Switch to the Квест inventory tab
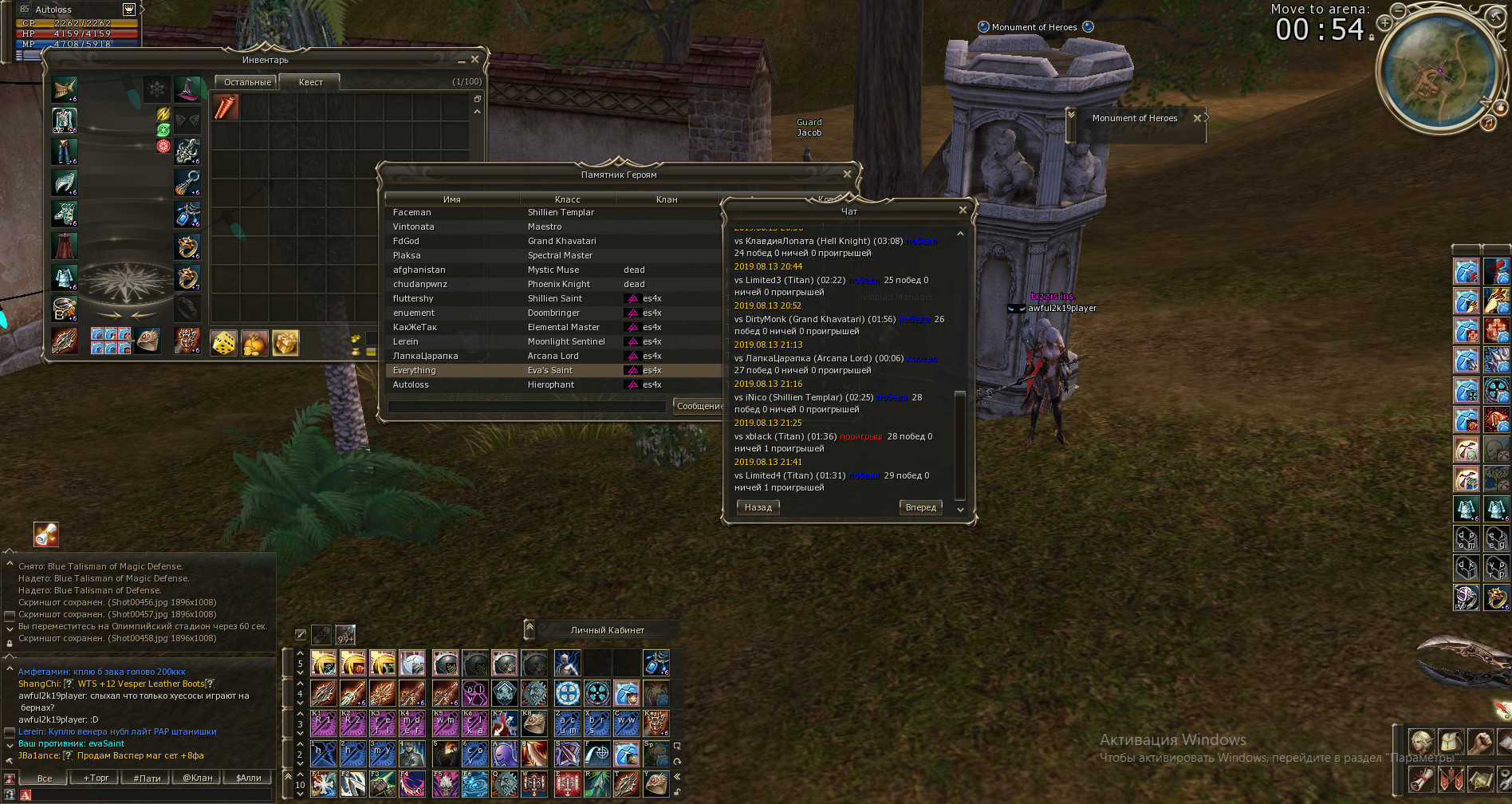Screen dimensions: 1512x804 pyautogui.click(x=310, y=82)
